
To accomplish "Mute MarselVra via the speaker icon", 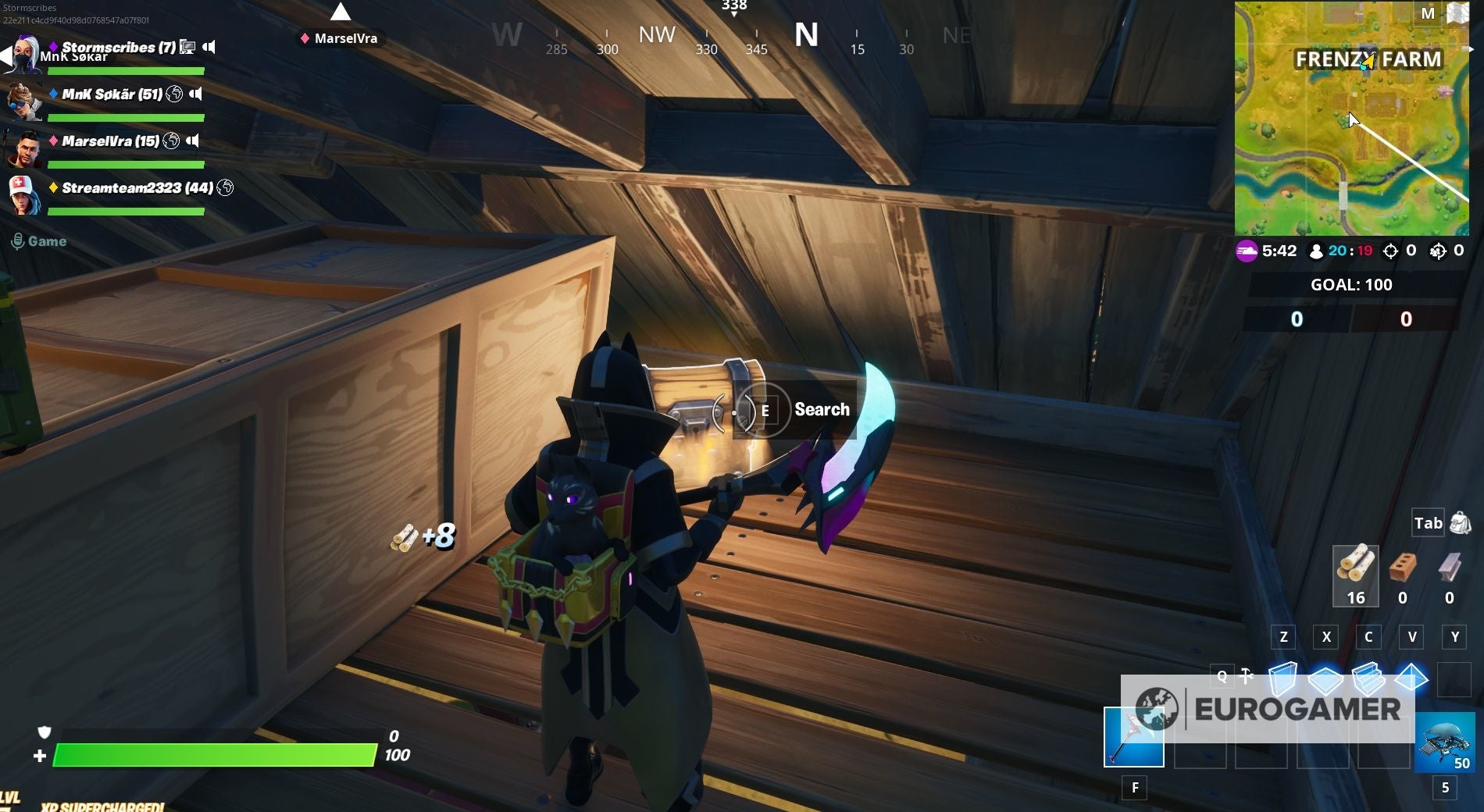I will pyautogui.click(x=191, y=141).
